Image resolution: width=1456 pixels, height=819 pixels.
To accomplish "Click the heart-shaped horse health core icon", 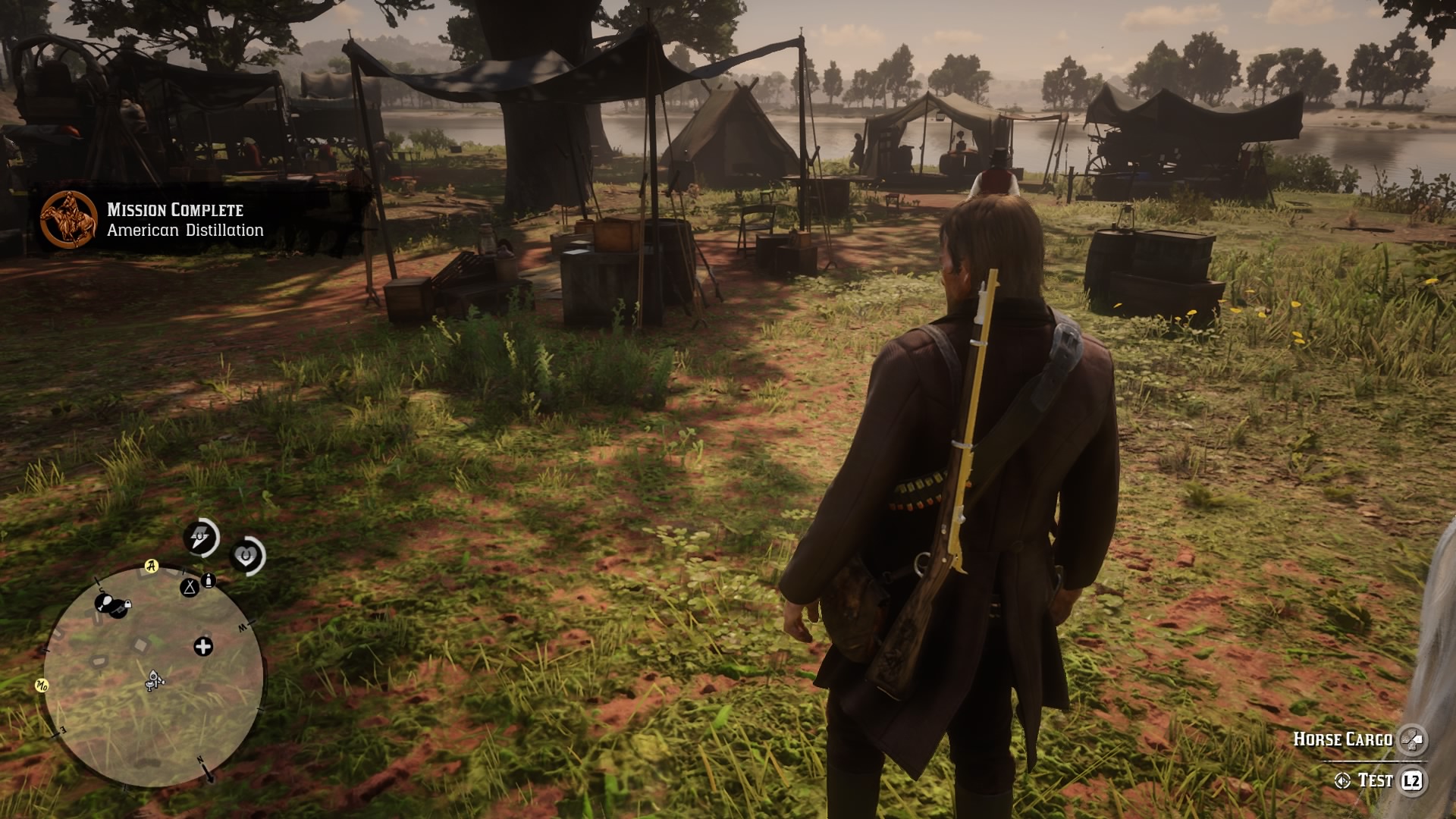I will pos(247,555).
